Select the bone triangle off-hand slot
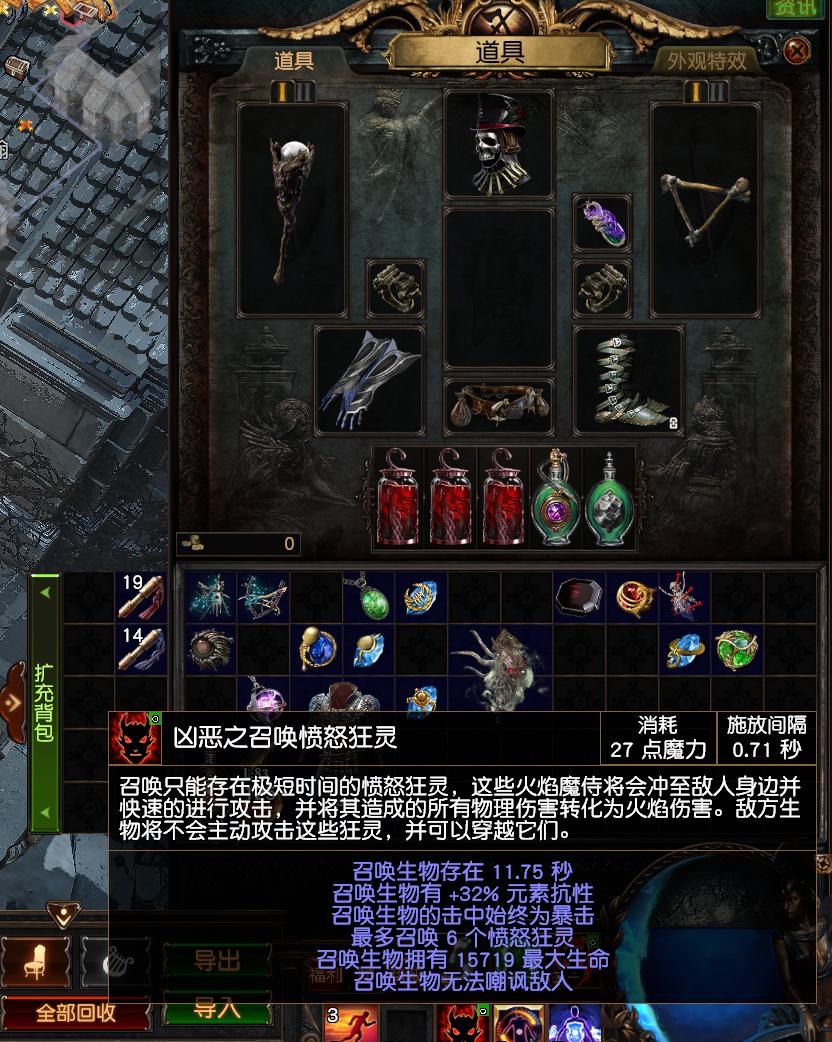This screenshot has height=1042, width=832. pos(705,209)
